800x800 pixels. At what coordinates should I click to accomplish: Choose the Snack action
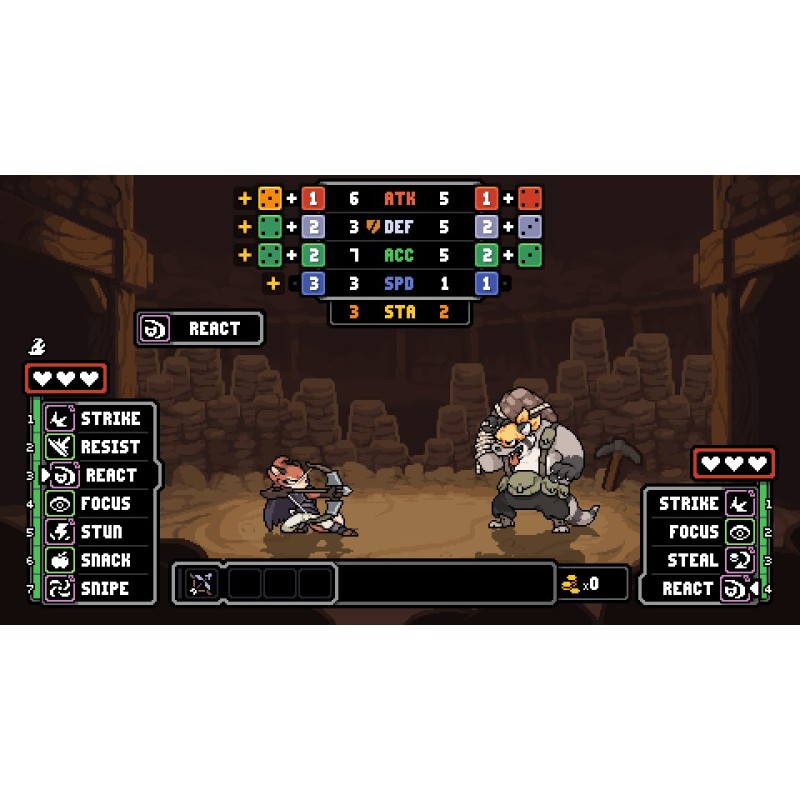tap(98, 560)
